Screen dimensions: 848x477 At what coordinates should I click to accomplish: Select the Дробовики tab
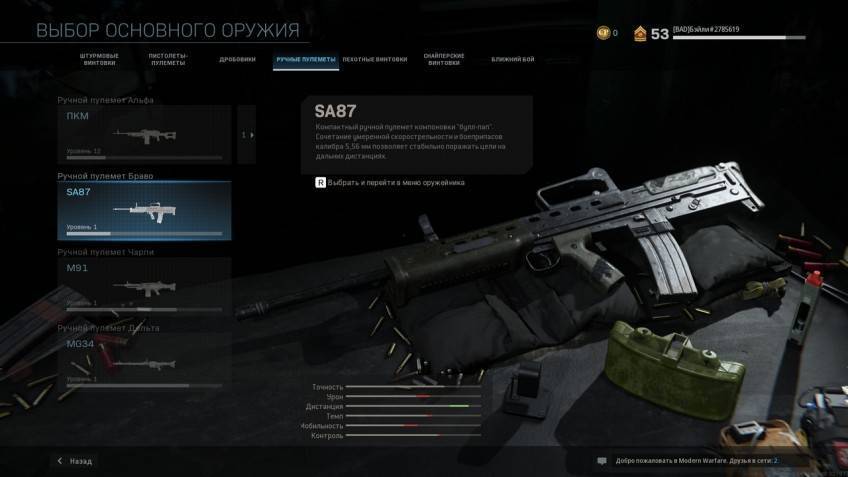point(238,59)
